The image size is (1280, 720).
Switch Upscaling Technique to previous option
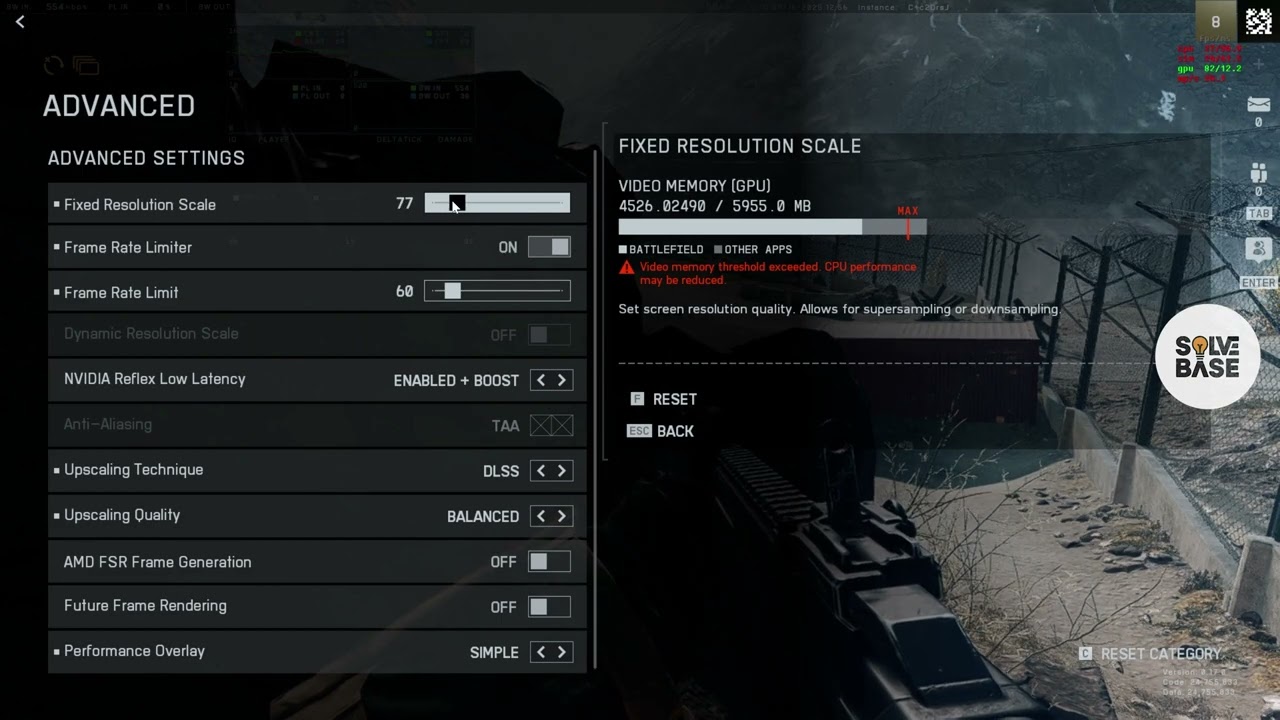coord(541,471)
